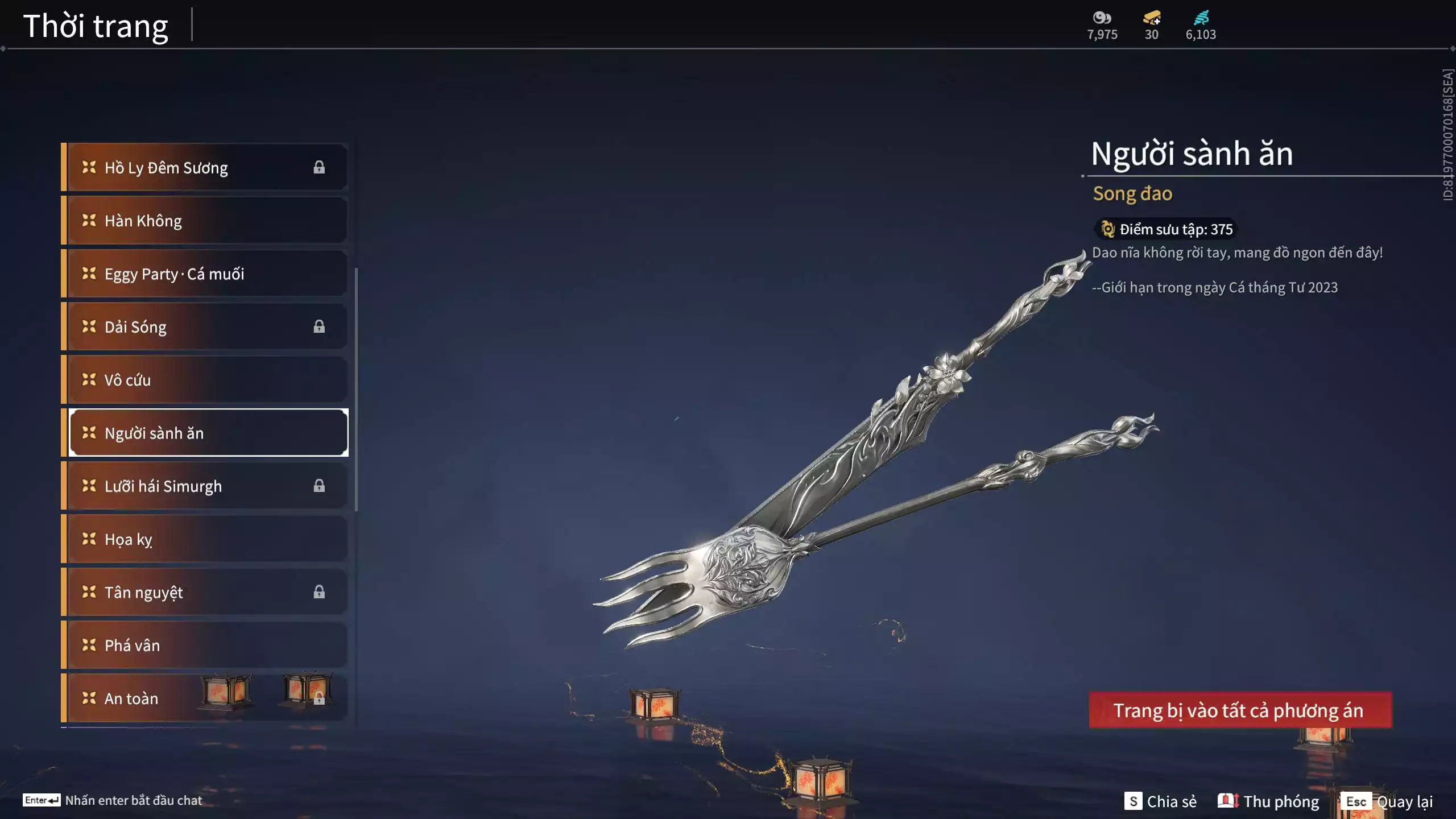Pick the locked Dải Sóng skin

pos(205,326)
